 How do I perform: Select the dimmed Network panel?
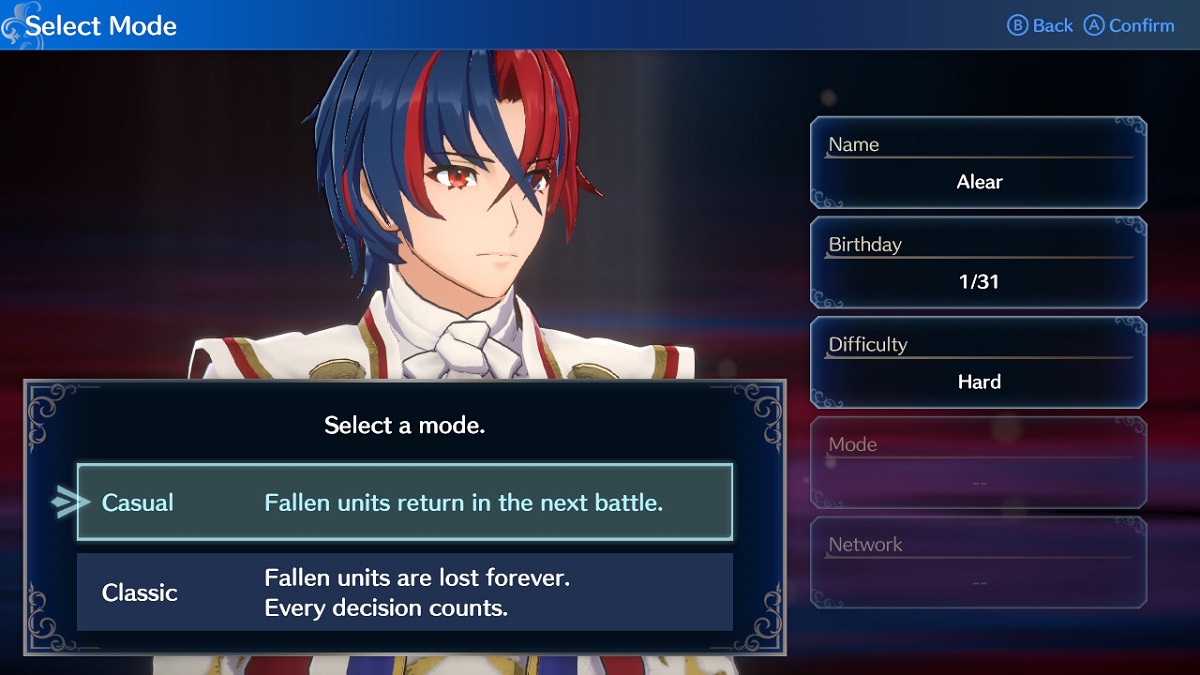click(x=978, y=563)
